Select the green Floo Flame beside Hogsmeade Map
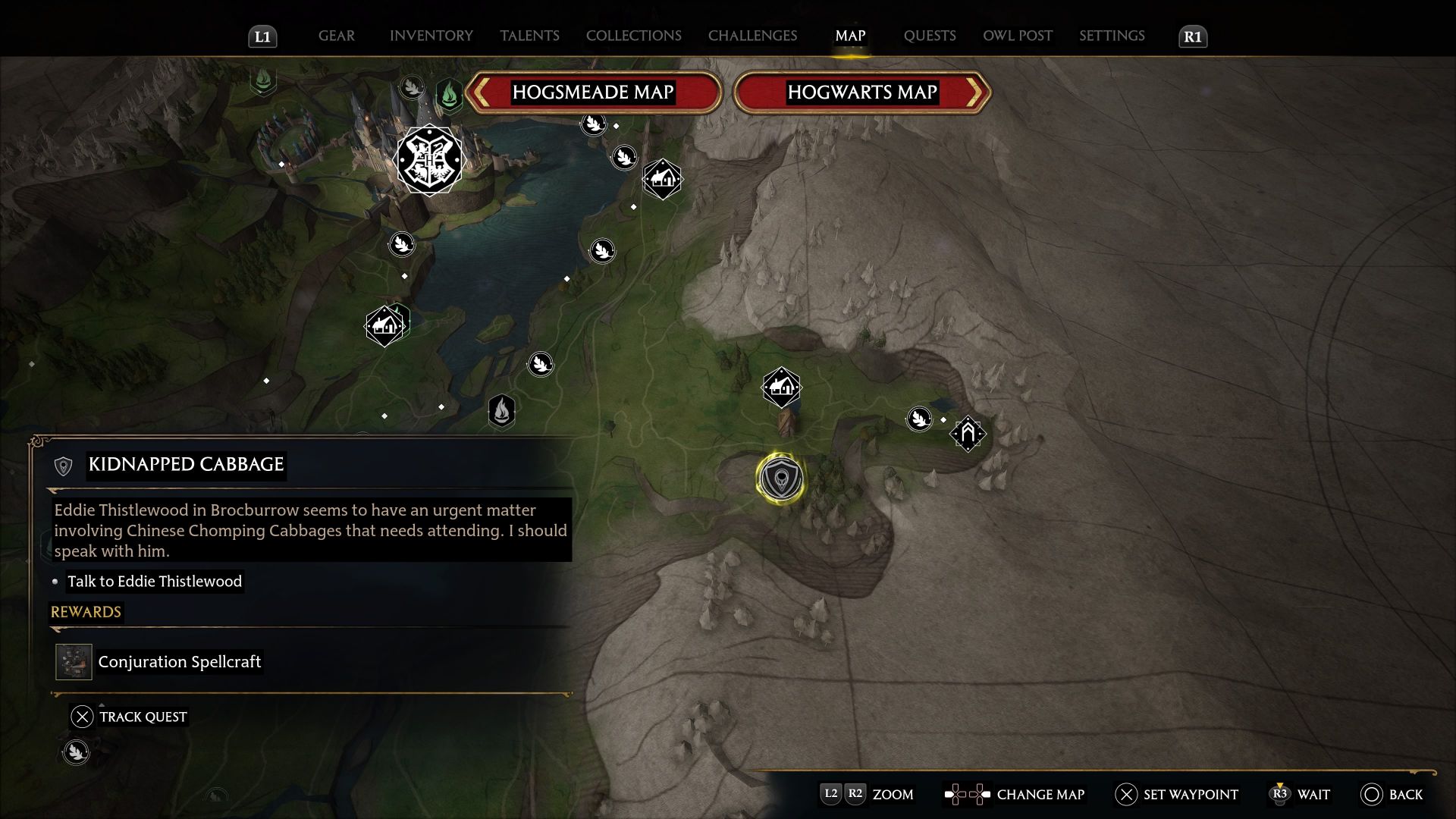 449,95
